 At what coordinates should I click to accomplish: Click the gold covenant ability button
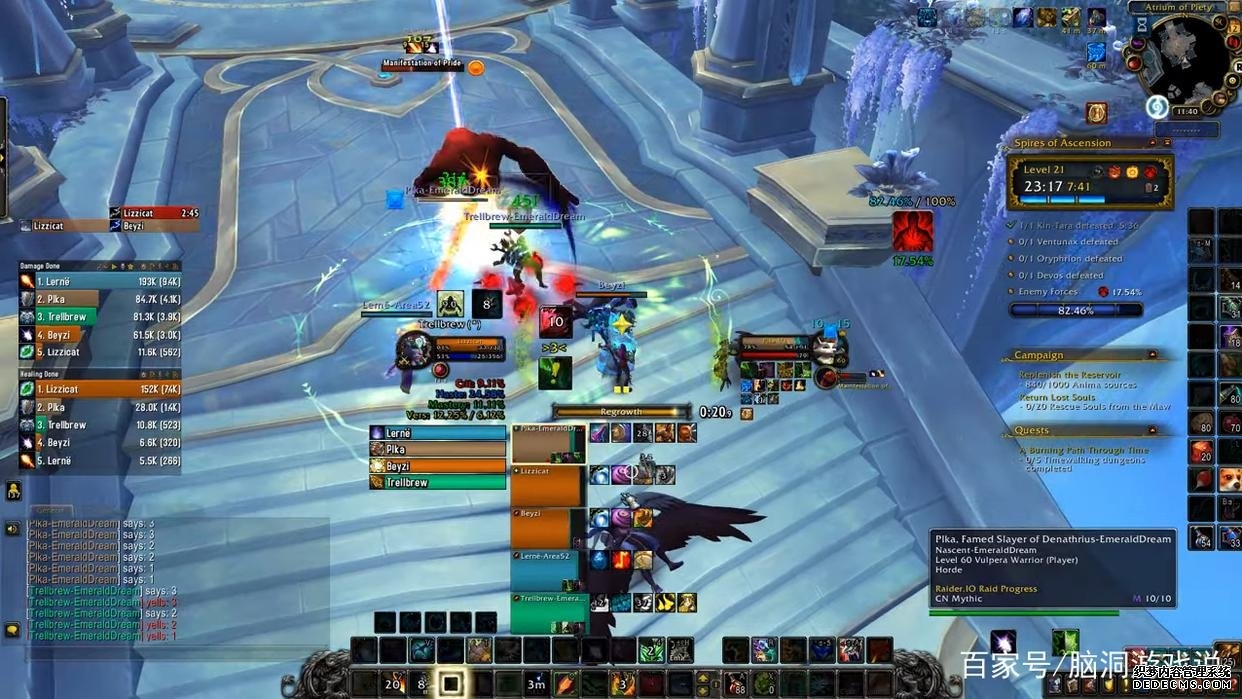click(x=1096, y=113)
